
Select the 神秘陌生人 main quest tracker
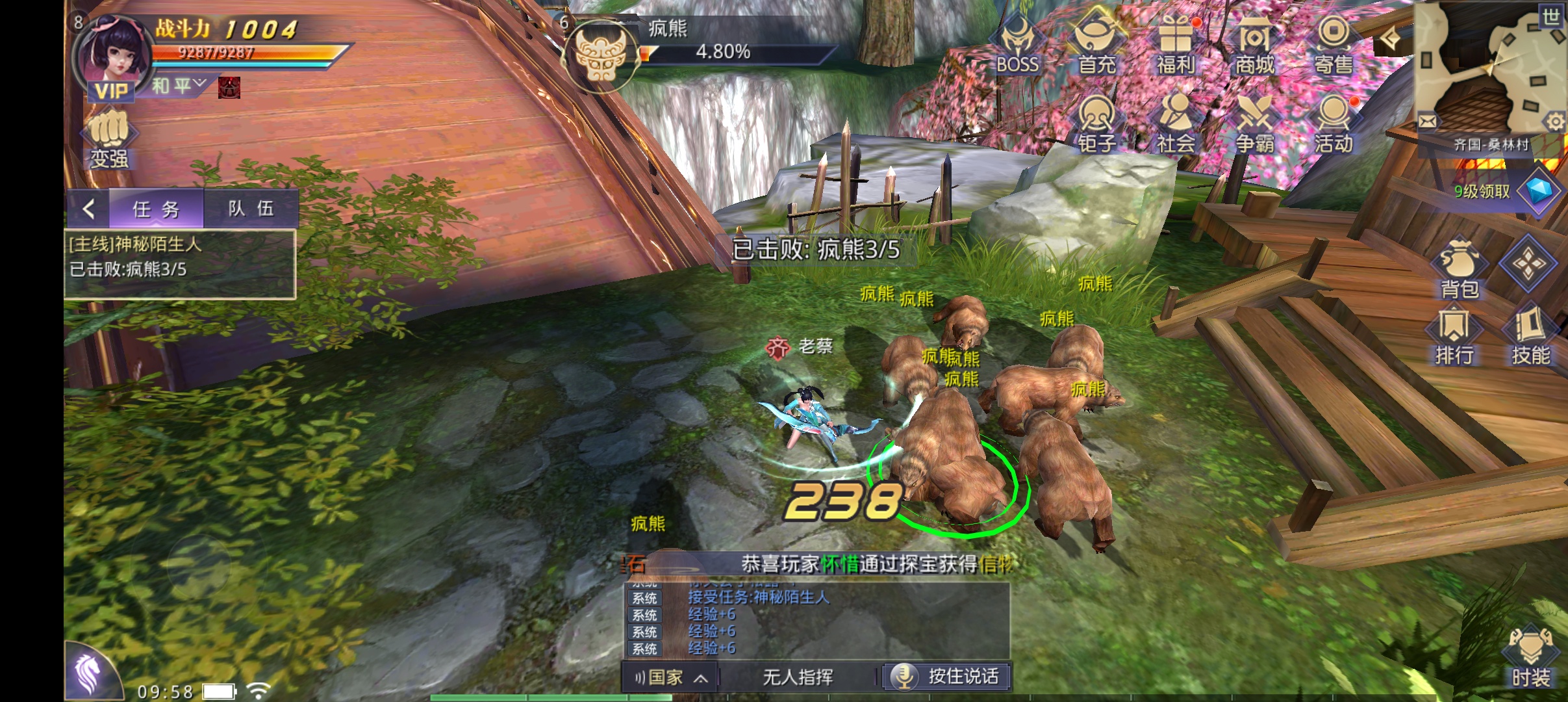180,257
